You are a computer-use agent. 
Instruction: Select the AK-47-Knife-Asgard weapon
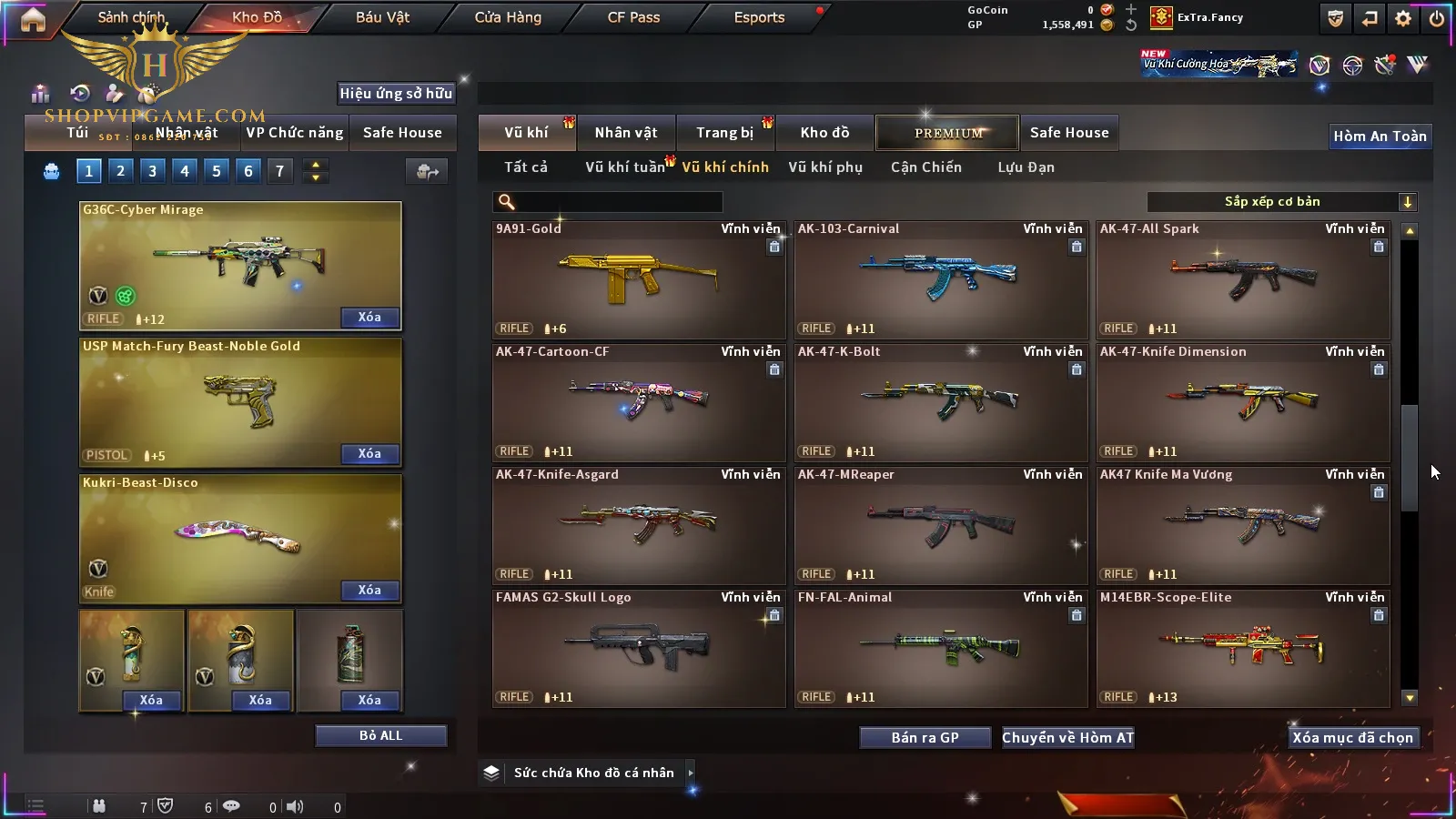638,525
